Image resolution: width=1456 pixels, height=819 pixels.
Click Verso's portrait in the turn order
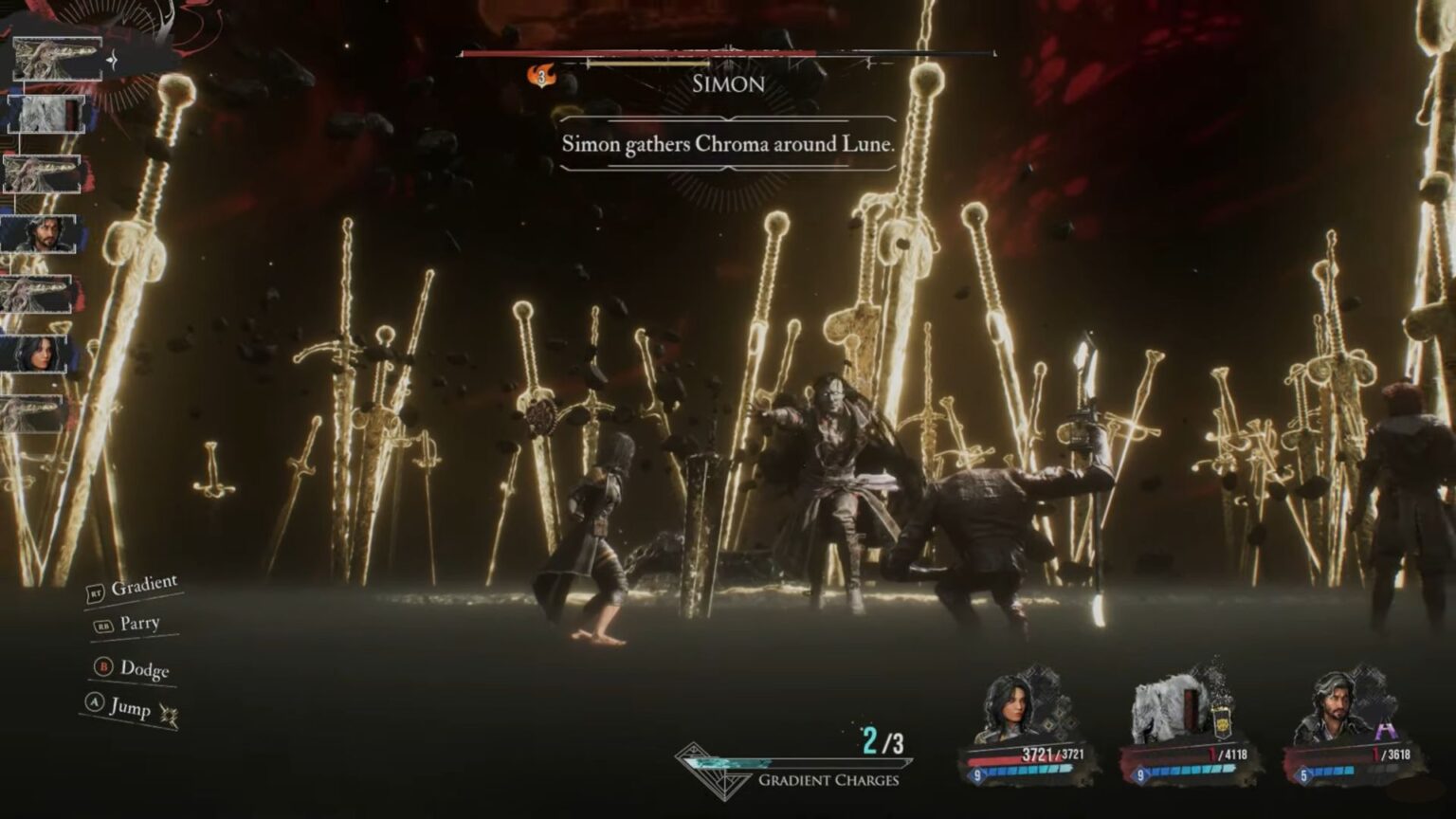40,234
